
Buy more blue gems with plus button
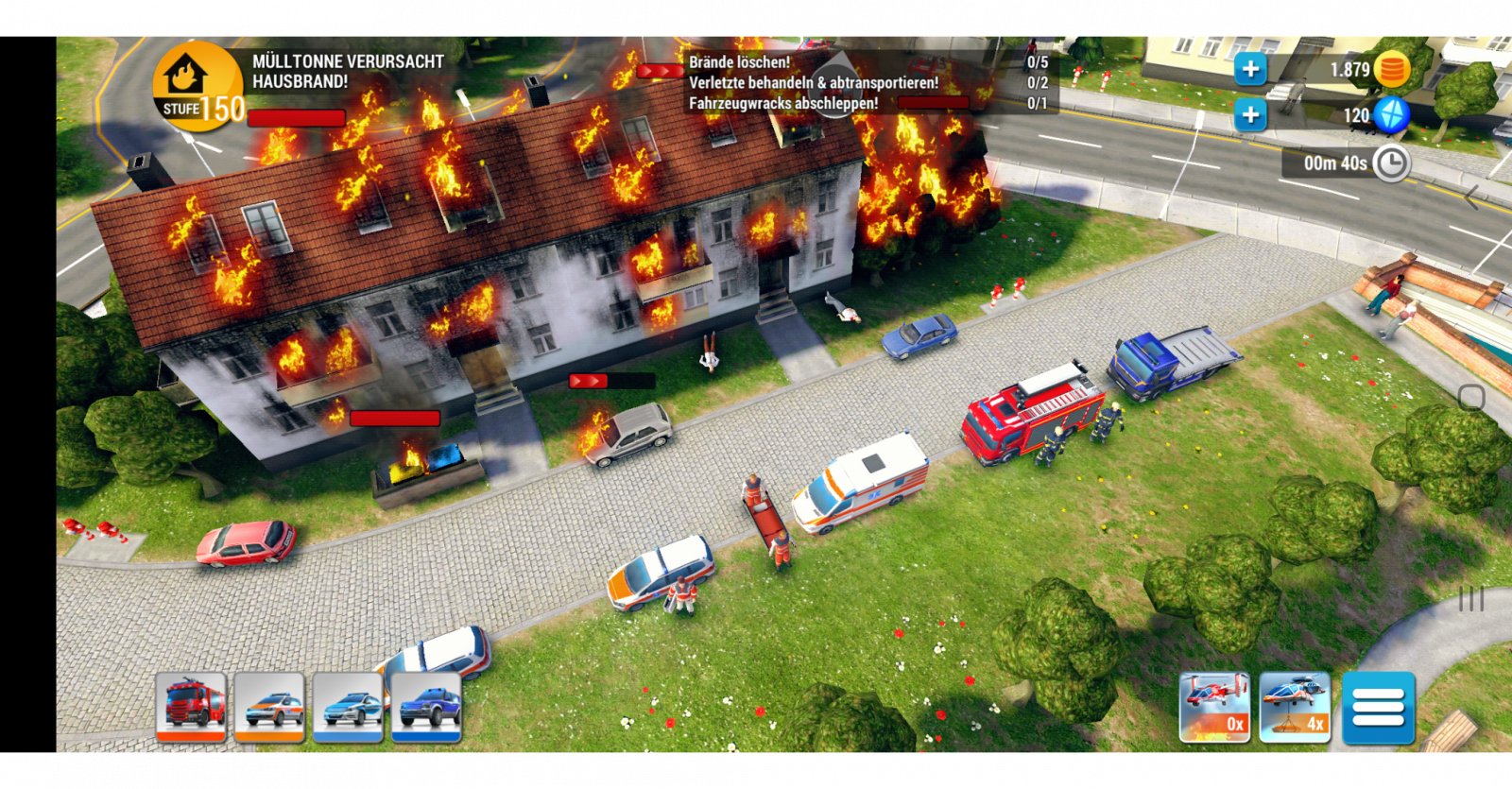coord(1250,114)
